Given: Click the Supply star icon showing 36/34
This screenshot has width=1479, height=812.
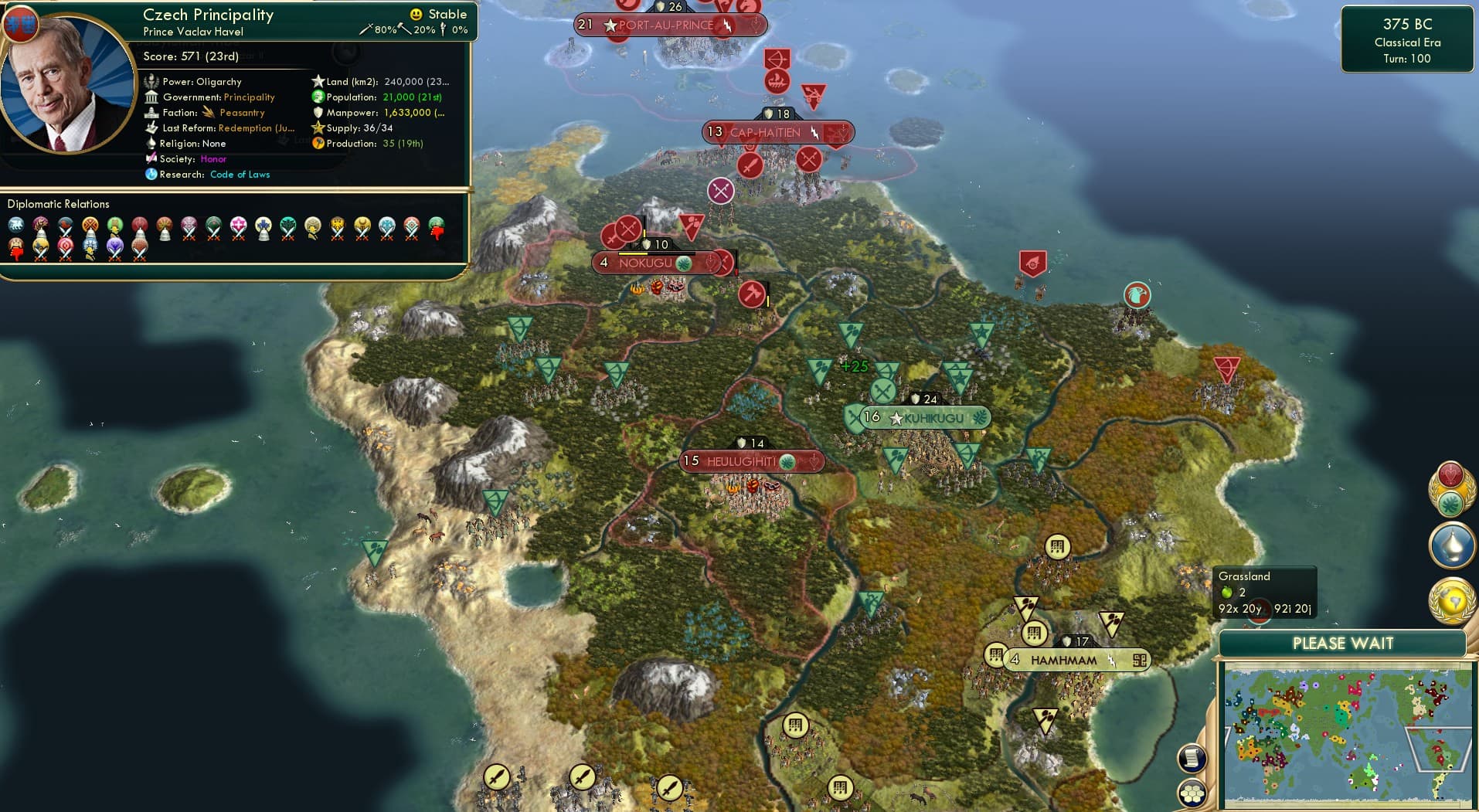Looking at the screenshot, I should coord(317,127).
